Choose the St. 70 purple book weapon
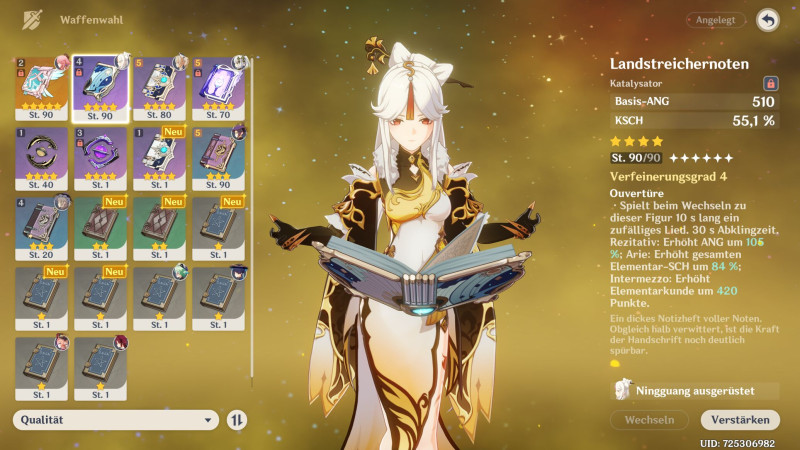 (x=218, y=88)
